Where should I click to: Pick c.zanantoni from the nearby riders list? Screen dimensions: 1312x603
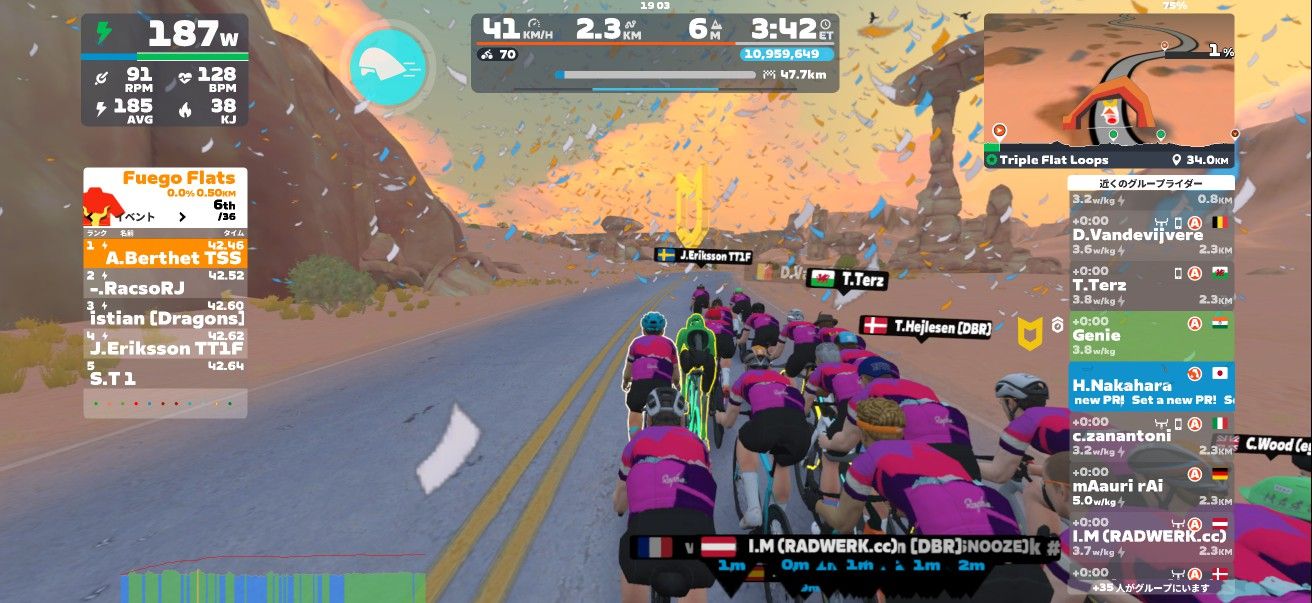click(1150, 430)
